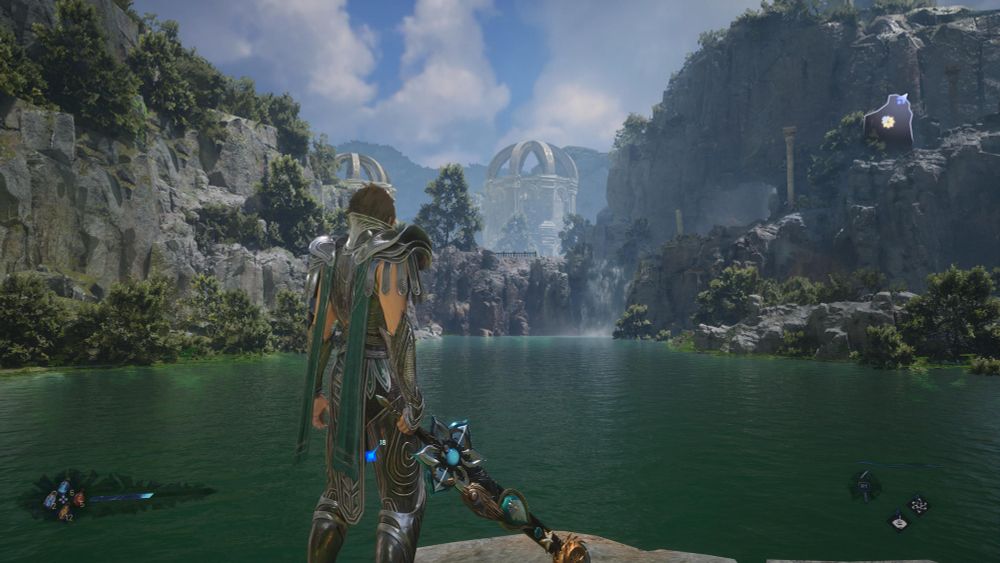Use the red potion in the item wheel
This screenshot has height=563, width=1000.
[x=78, y=499]
